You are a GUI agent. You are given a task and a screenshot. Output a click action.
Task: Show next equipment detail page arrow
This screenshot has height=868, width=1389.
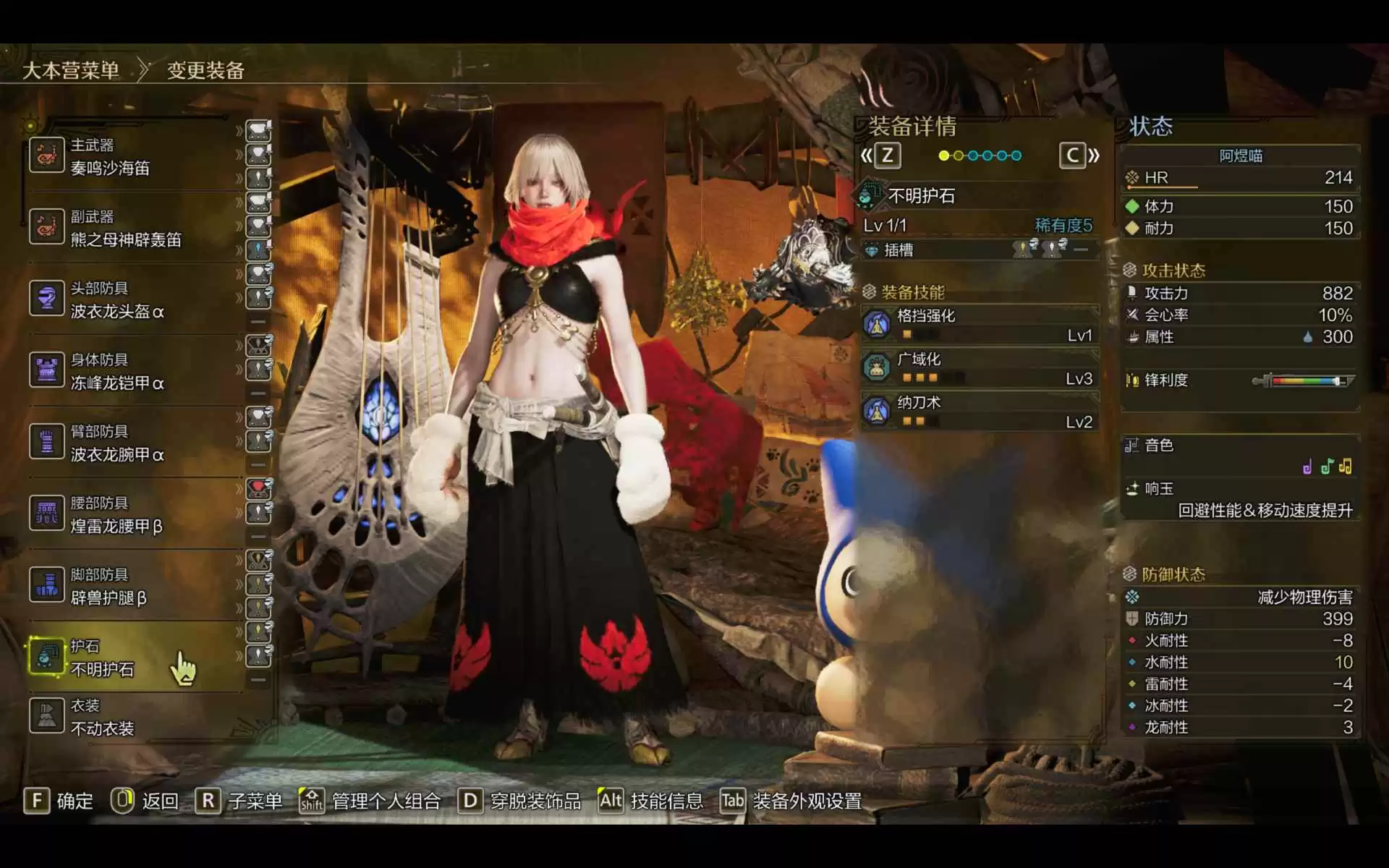pos(1079,156)
